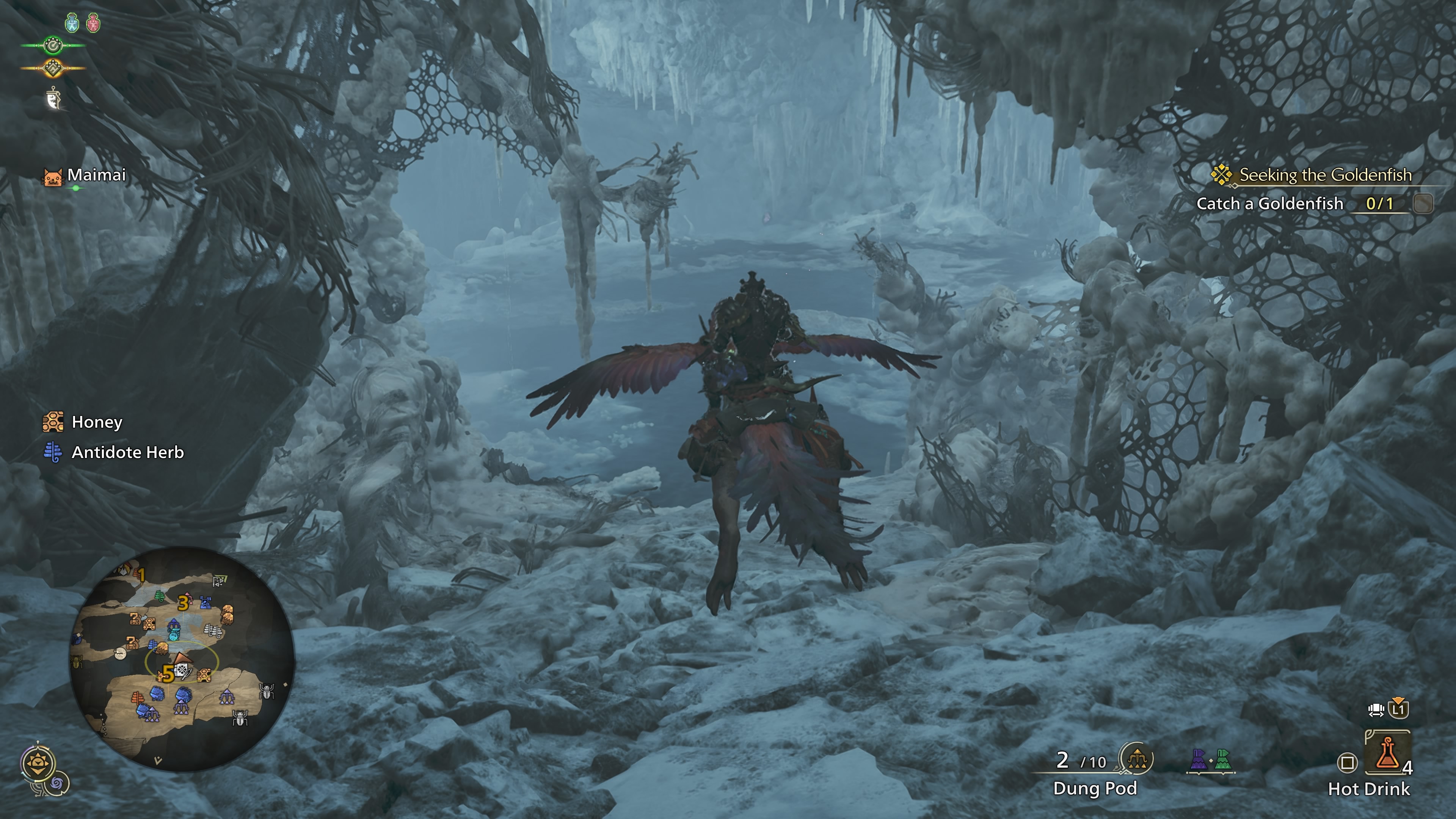Click the white beetle marker on minimap edge

[x=267, y=691]
